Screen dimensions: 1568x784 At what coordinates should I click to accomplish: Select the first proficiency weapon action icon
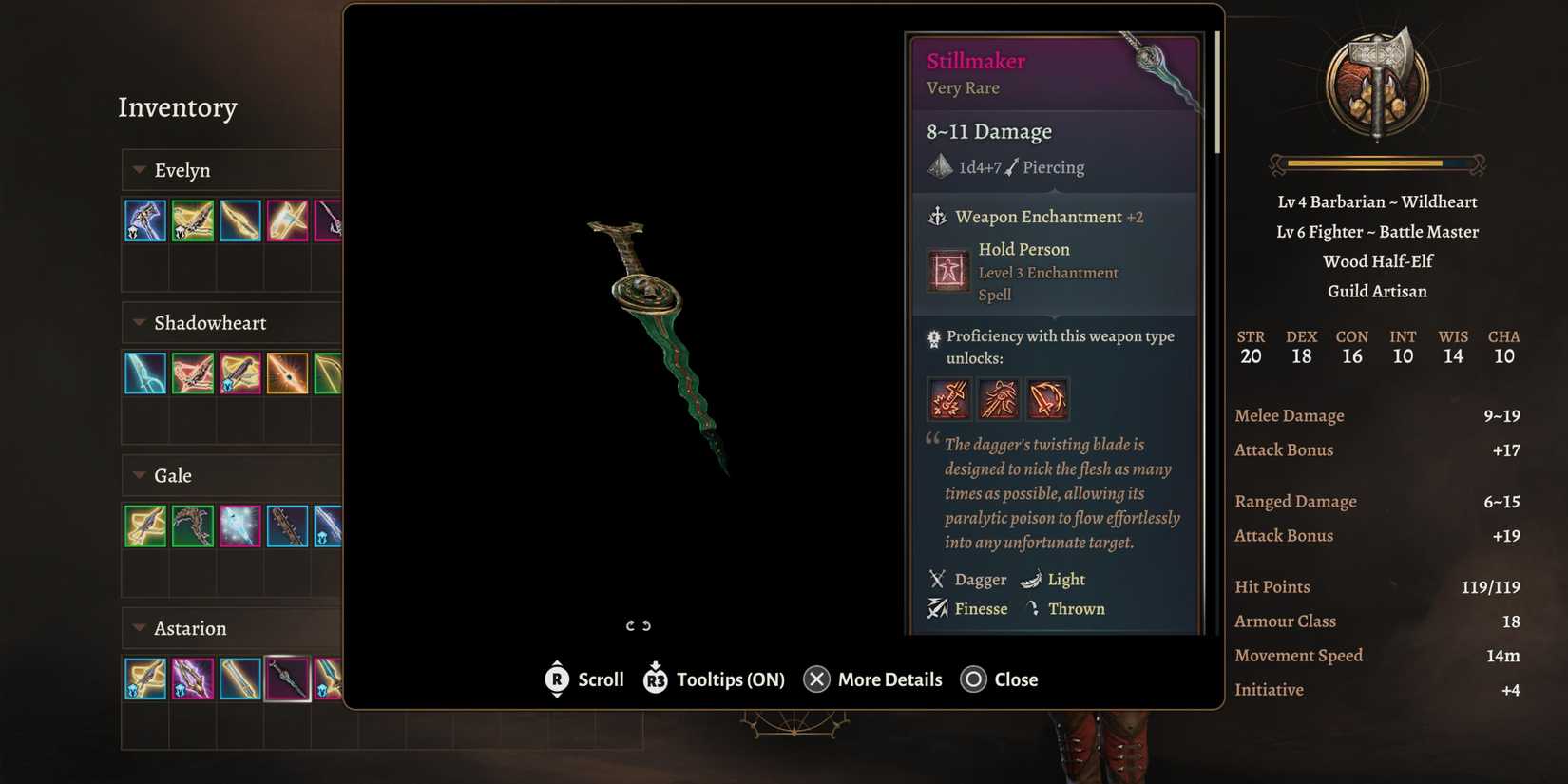[x=949, y=398]
